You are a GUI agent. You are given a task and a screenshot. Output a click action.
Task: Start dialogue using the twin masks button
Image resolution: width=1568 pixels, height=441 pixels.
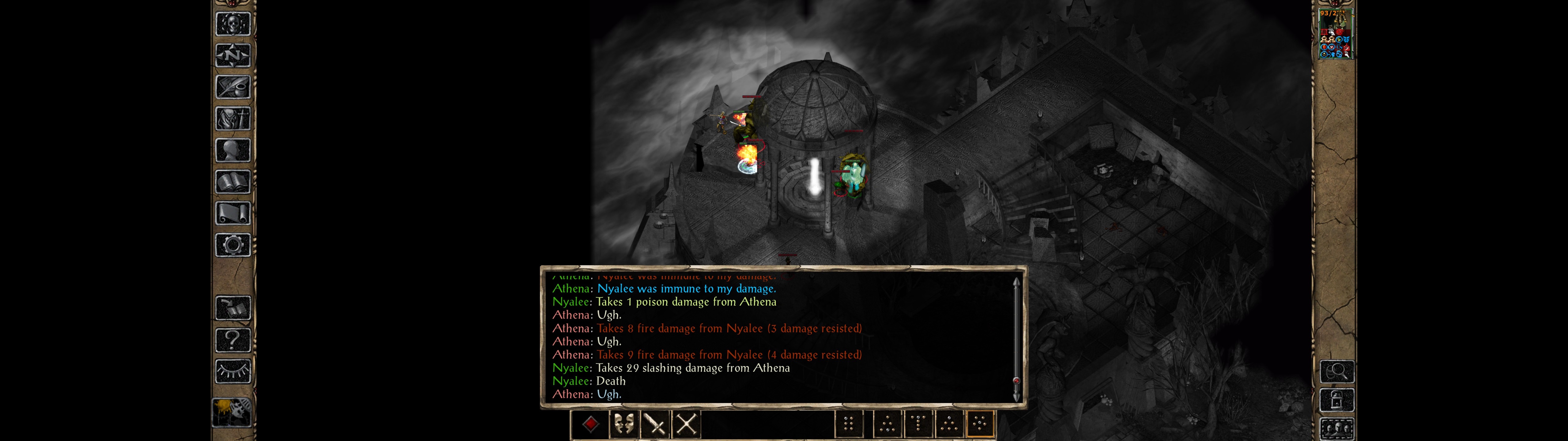click(x=623, y=424)
